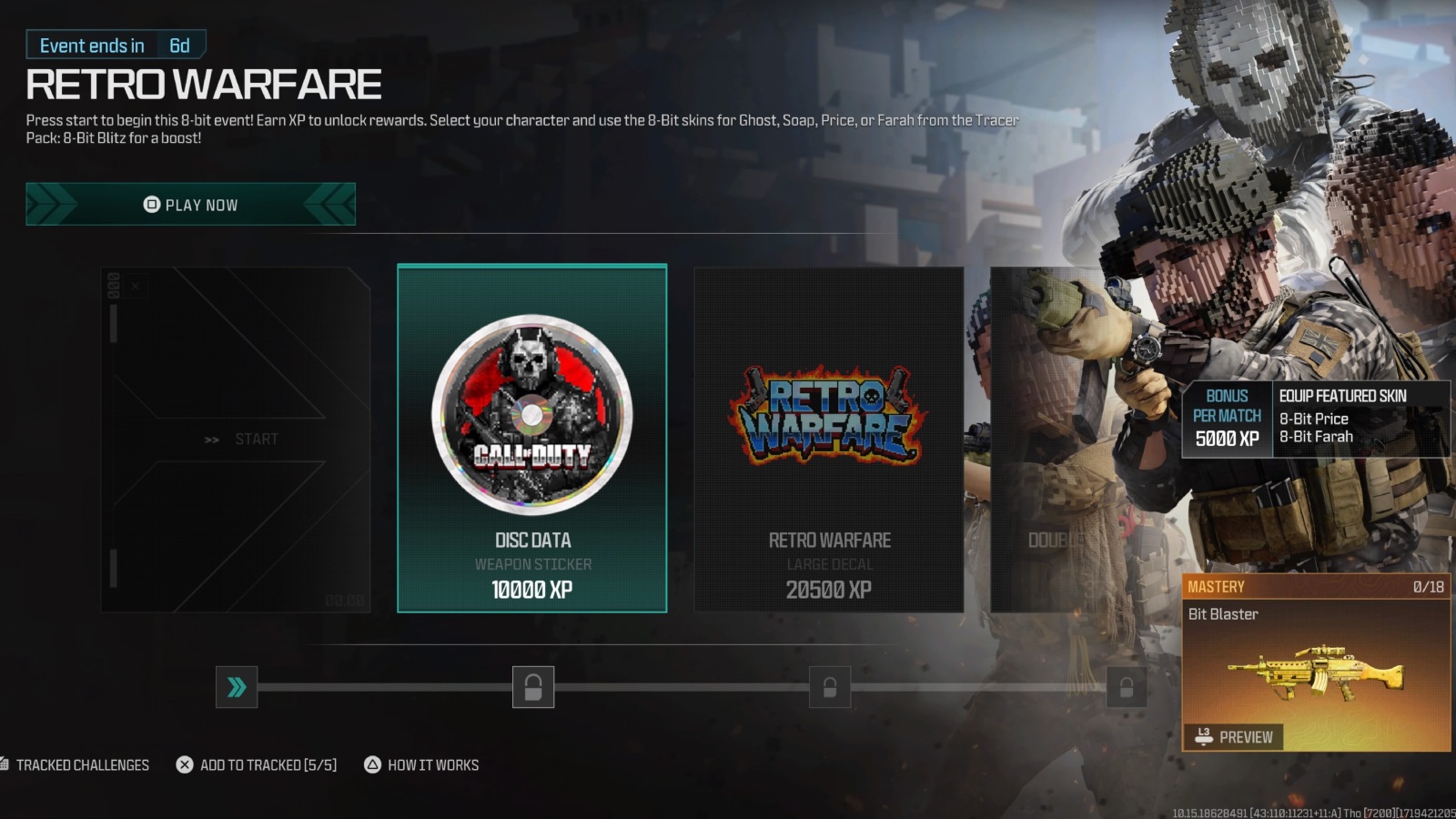Select the Retro Warfare large decal reward
This screenshot has height=819, width=1456.
[828, 437]
